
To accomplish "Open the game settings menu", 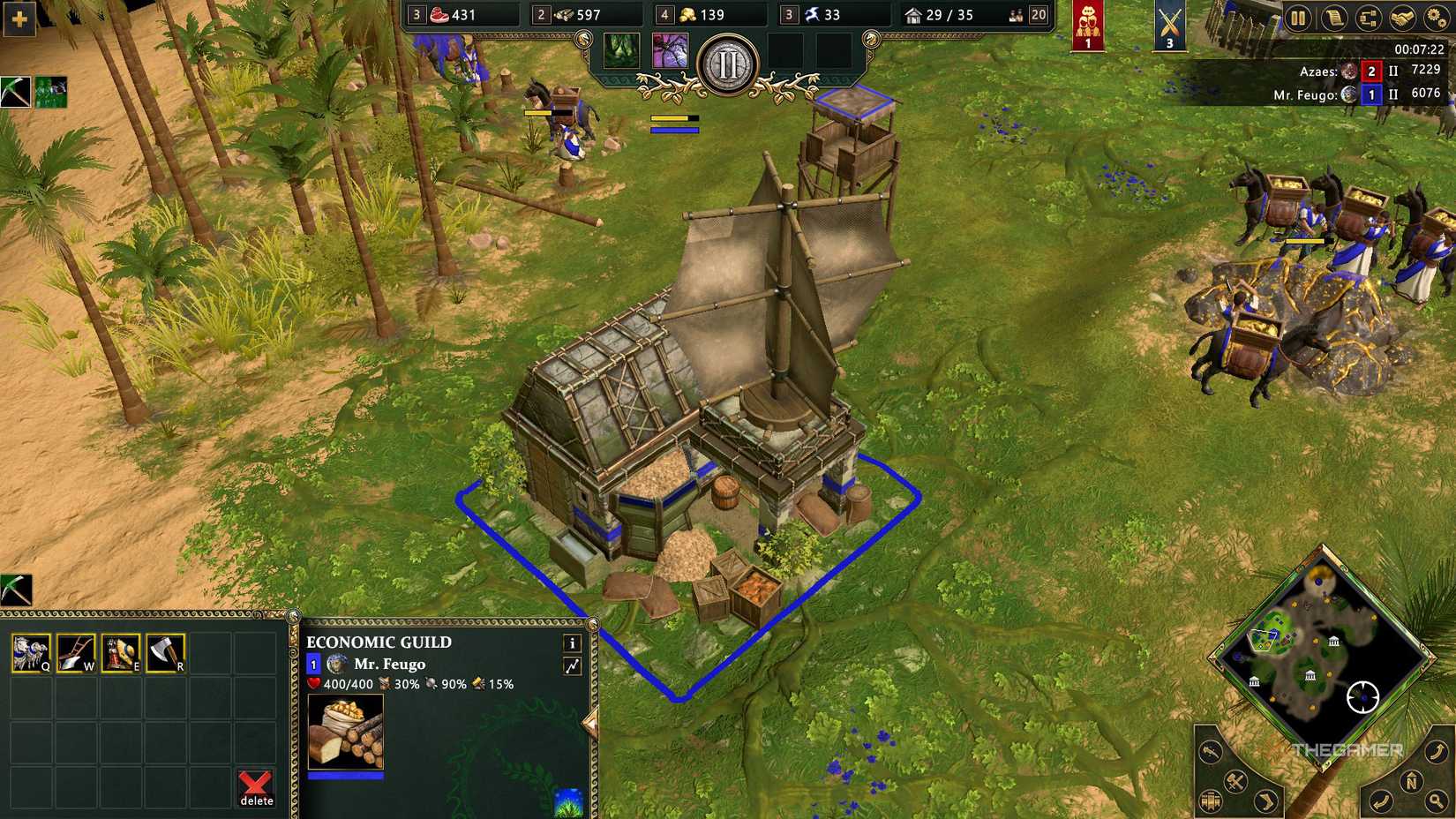I will (1435, 18).
